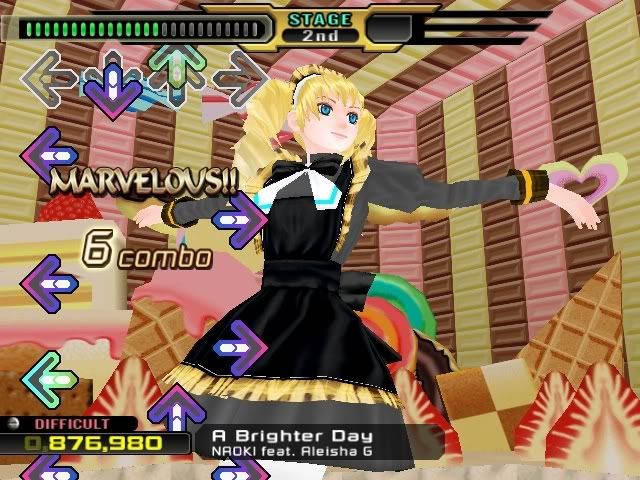The width and height of the screenshot is (640, 480).
Task: Hit the gray left arrow step target
Action: pos(48,77)
